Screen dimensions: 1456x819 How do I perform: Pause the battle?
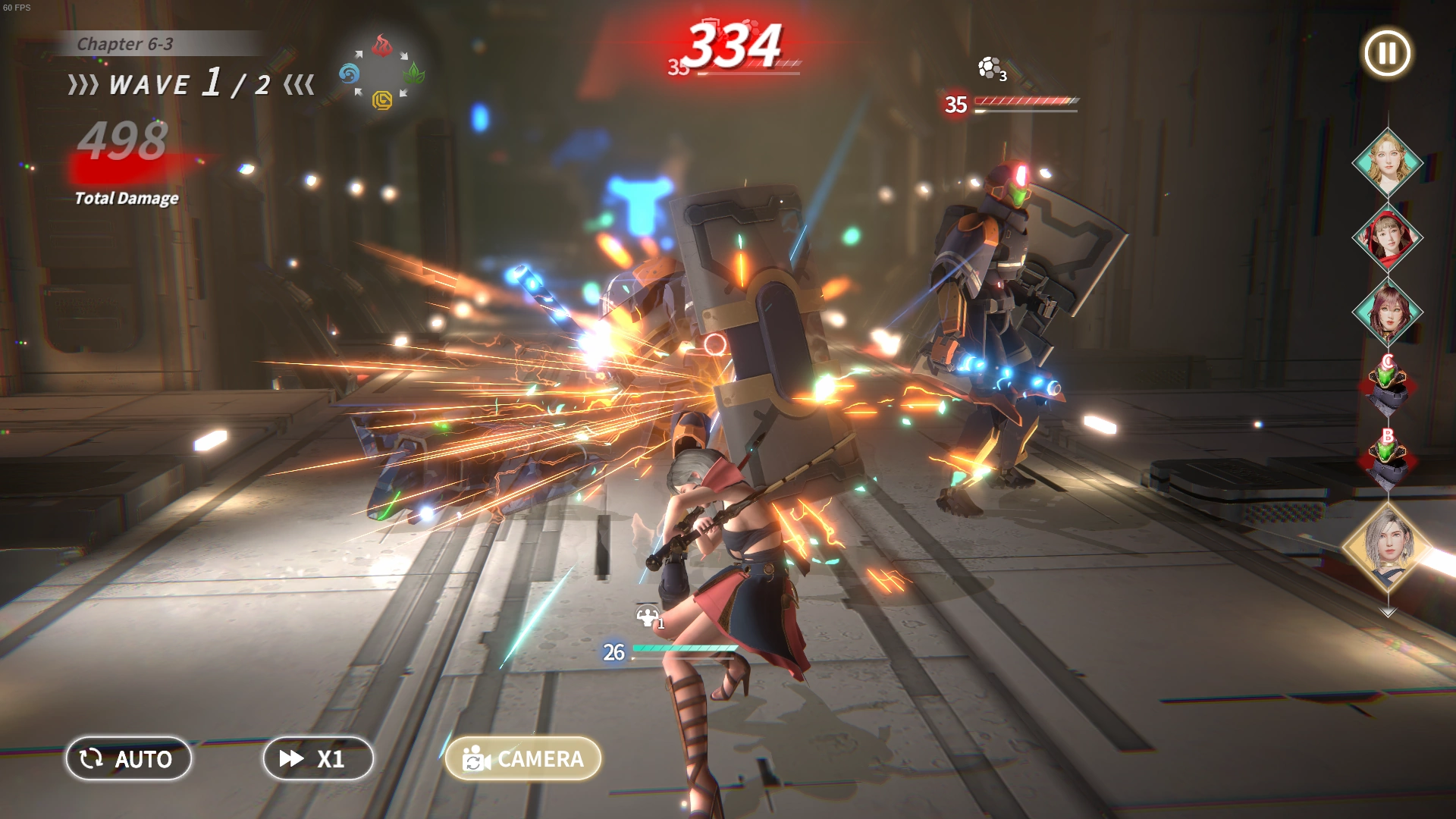click(x=1387, y=53)
